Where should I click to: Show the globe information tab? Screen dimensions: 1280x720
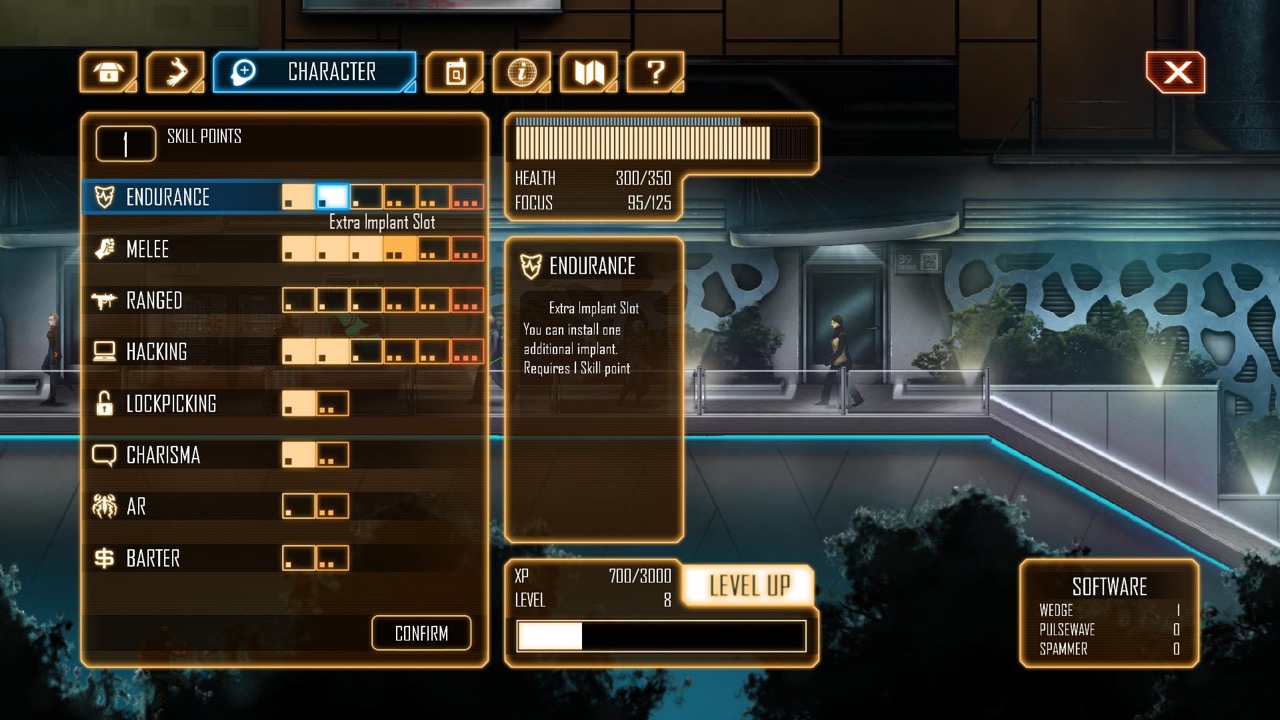click(521, 72)
